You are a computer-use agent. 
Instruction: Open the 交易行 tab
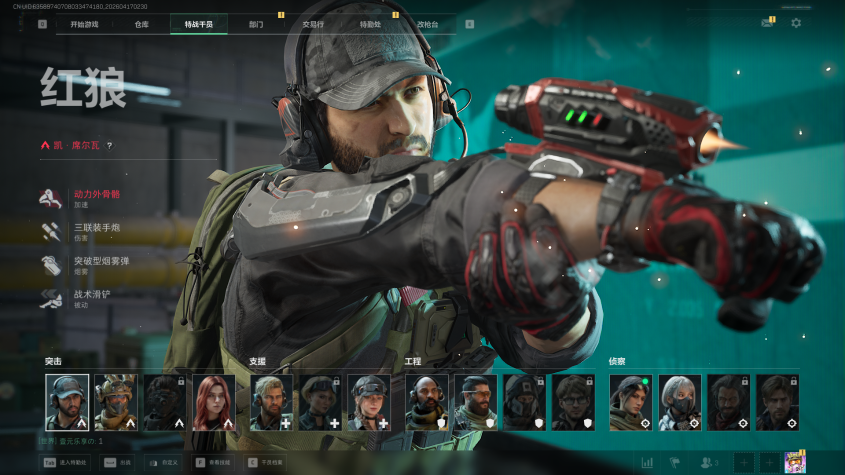coord(313,24)
